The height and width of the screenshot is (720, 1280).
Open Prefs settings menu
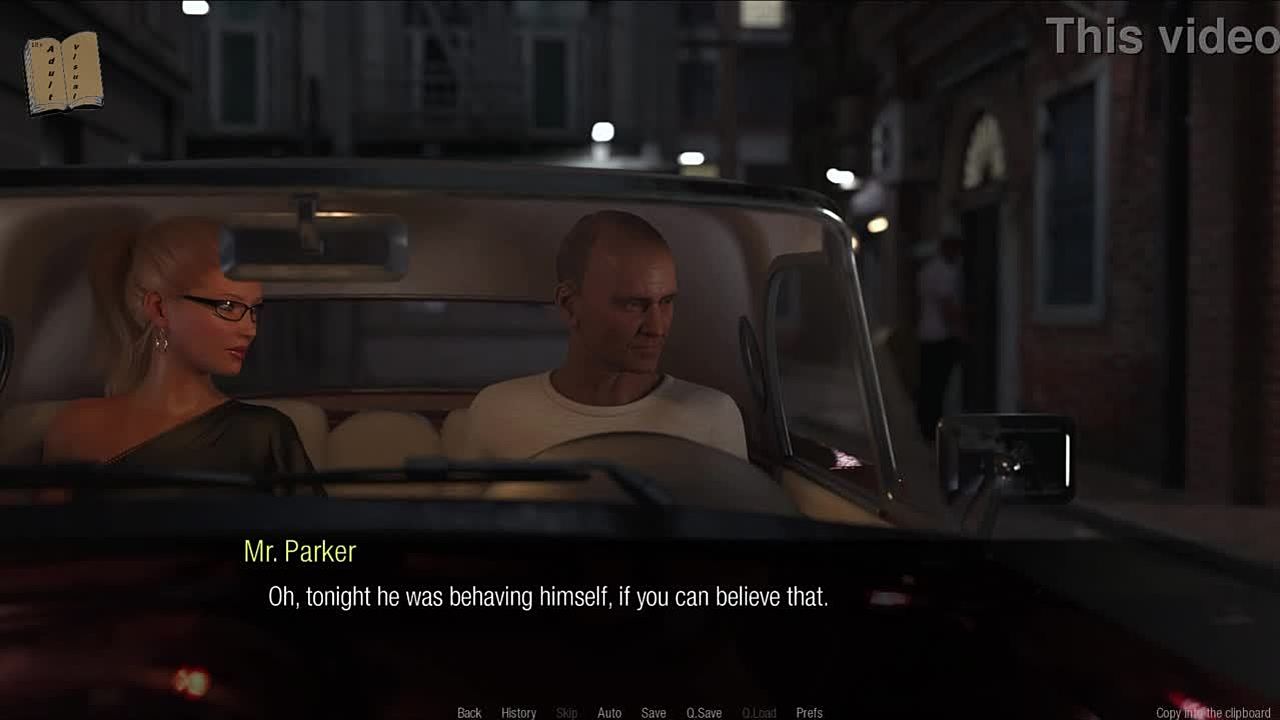pyautogui.click(x=809, y=713)
